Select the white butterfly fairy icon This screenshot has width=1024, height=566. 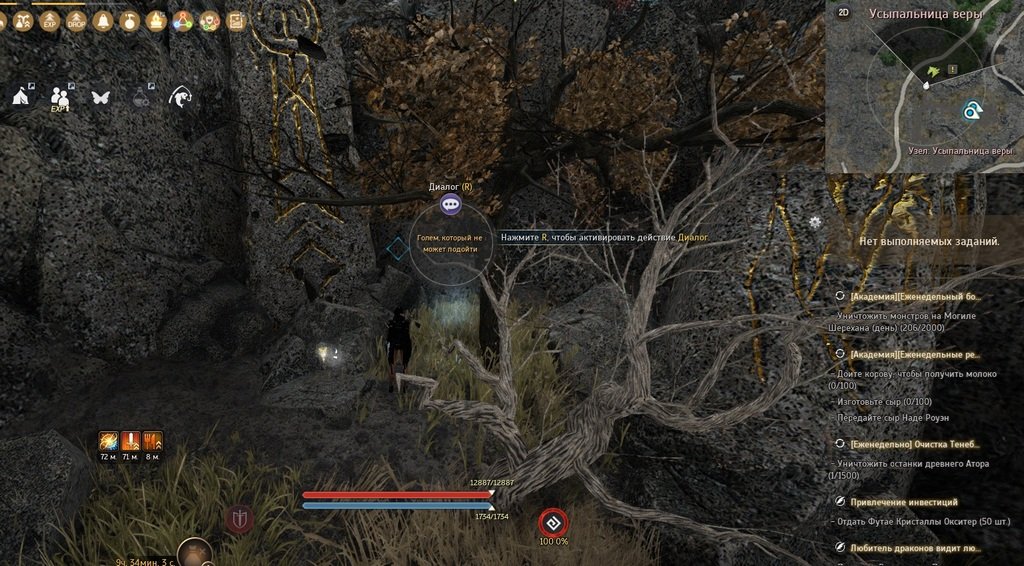coord(100,97)
